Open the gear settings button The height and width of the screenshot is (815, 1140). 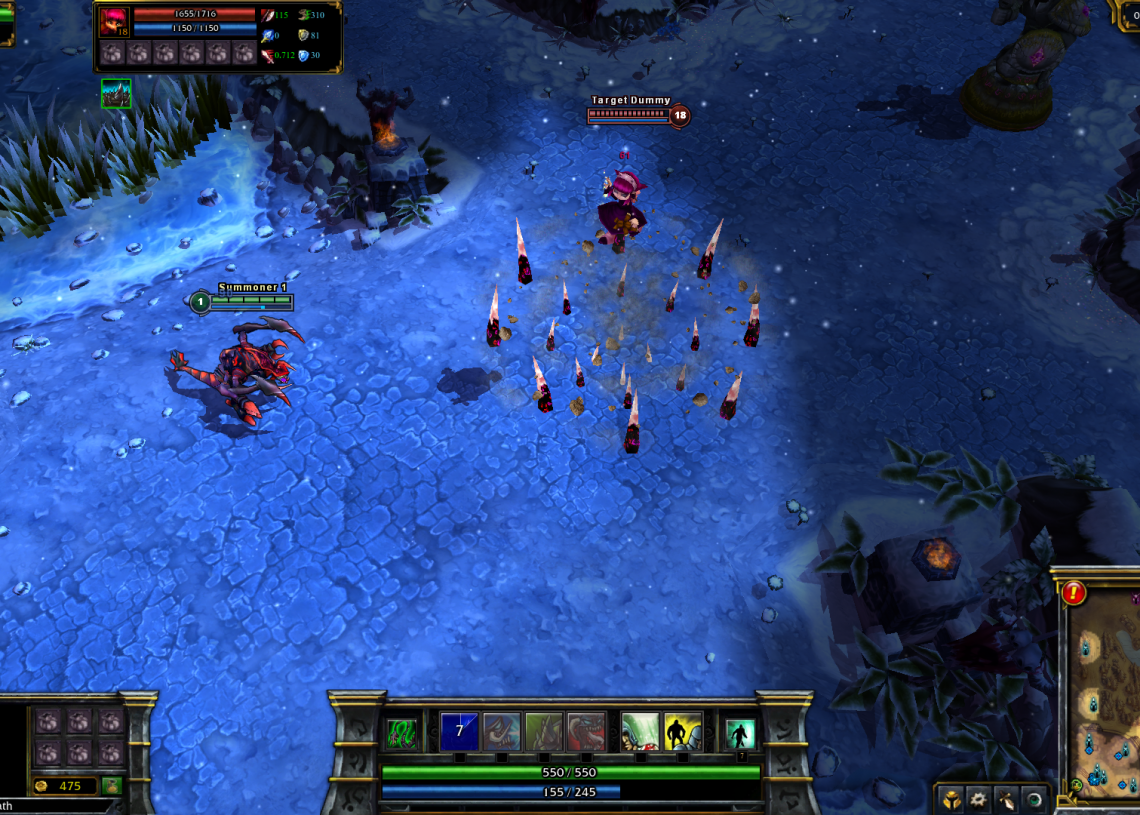click(x=979, y=799)
